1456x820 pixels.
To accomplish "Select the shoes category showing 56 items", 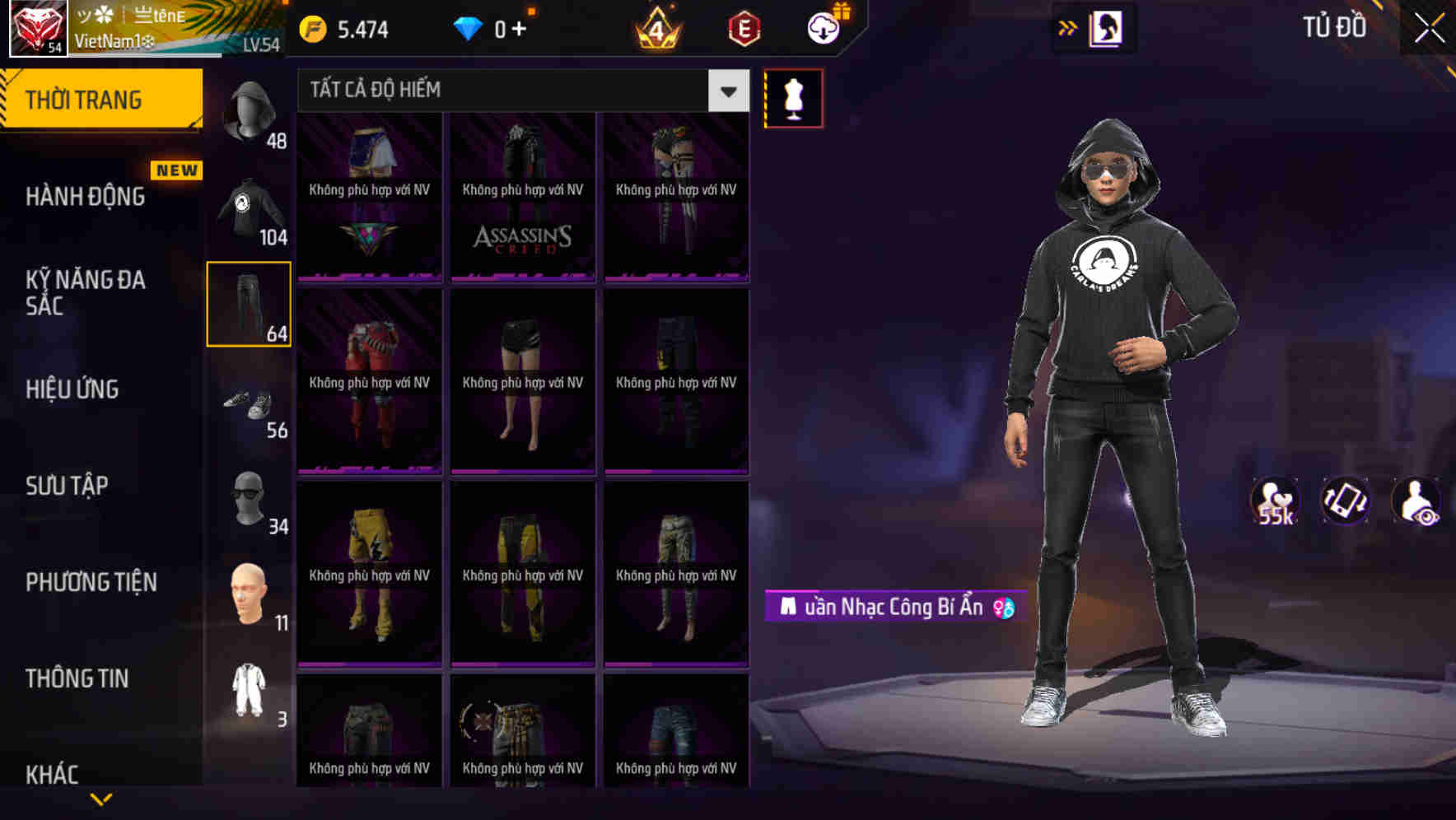I will tap(248, 403).
